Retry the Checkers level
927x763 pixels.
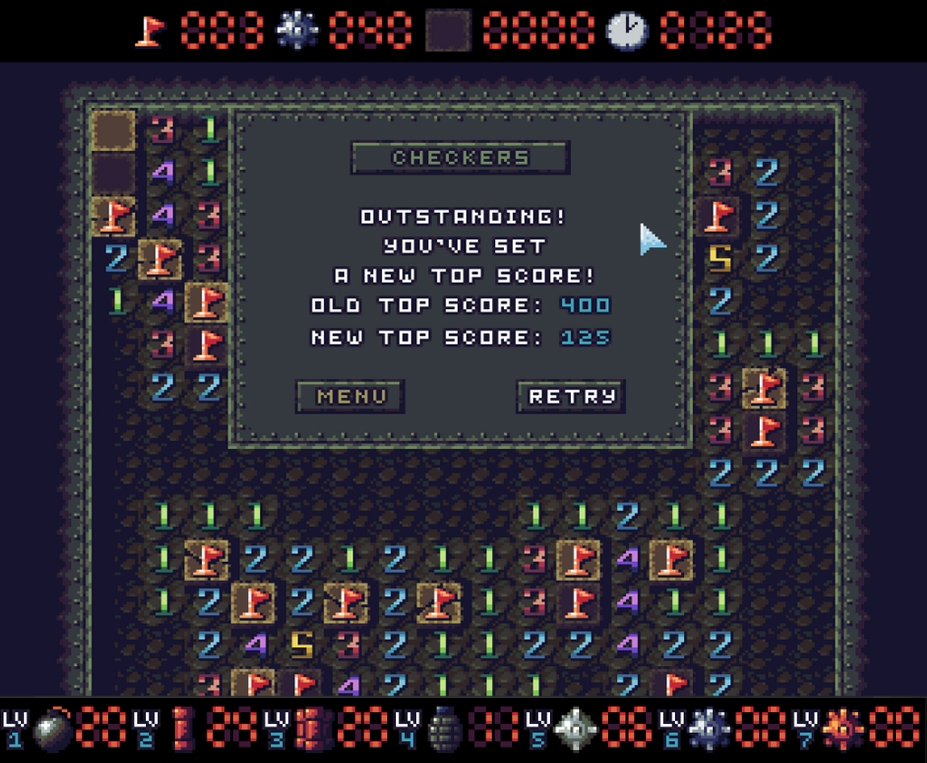[571, 396]
